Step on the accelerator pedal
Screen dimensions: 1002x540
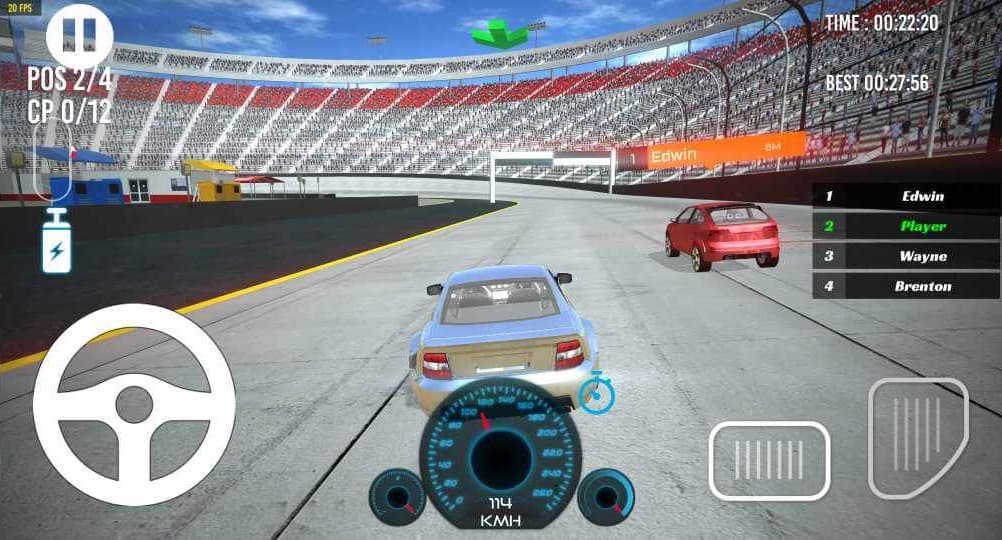(918, 437)
